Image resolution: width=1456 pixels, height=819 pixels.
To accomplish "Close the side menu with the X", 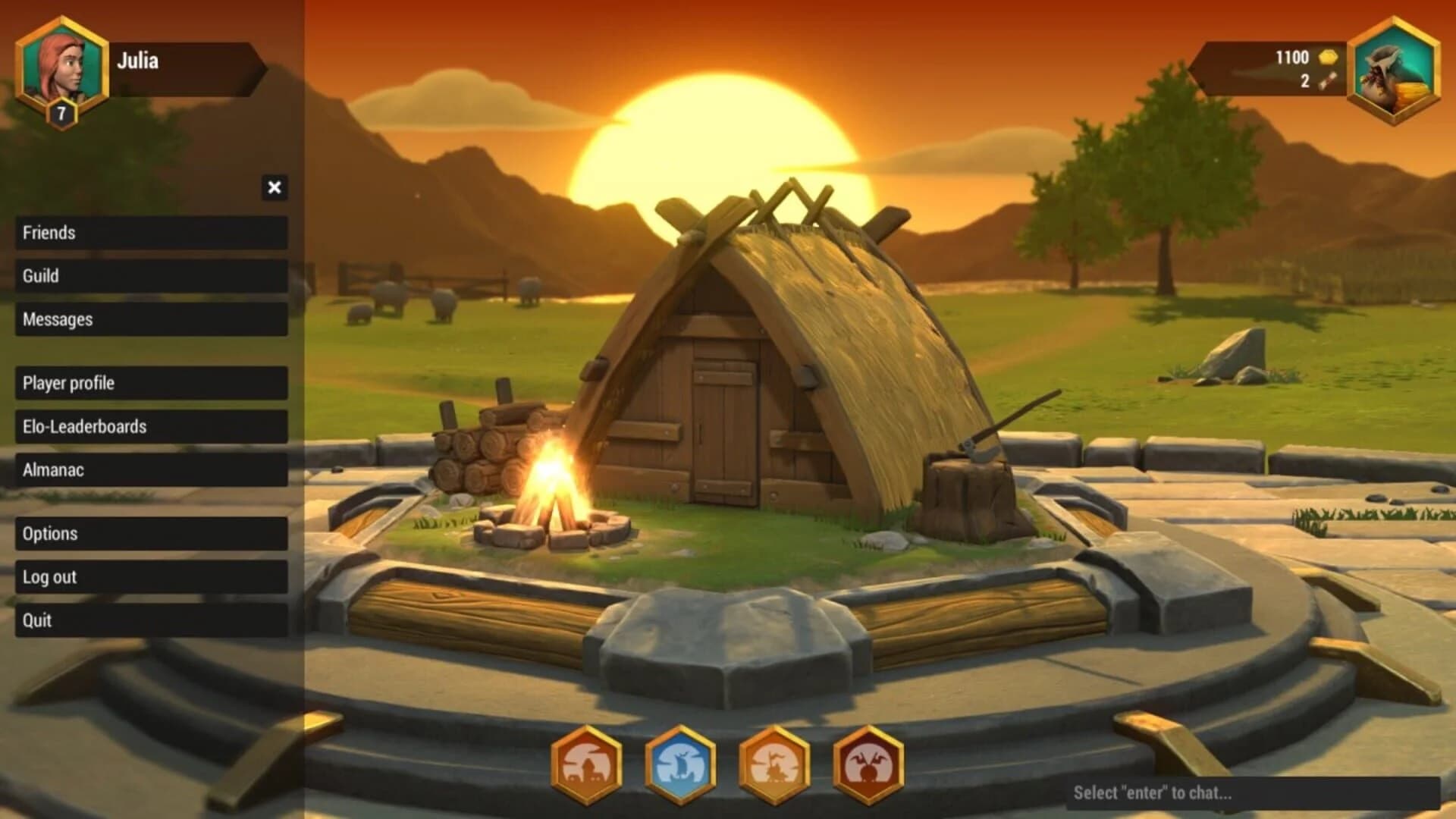I will (274, 186).
